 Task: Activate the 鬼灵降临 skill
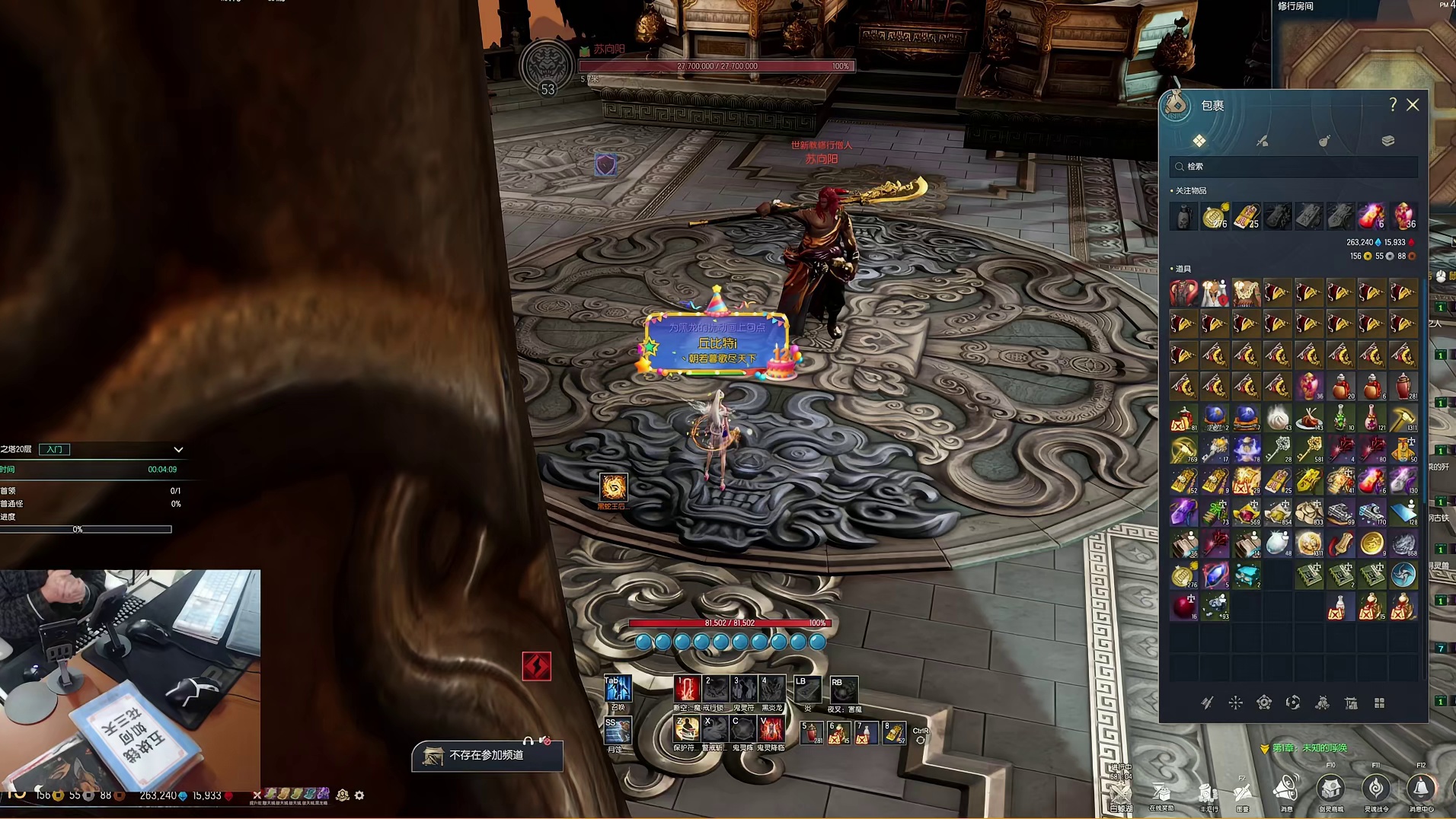(x=771, y=729)
